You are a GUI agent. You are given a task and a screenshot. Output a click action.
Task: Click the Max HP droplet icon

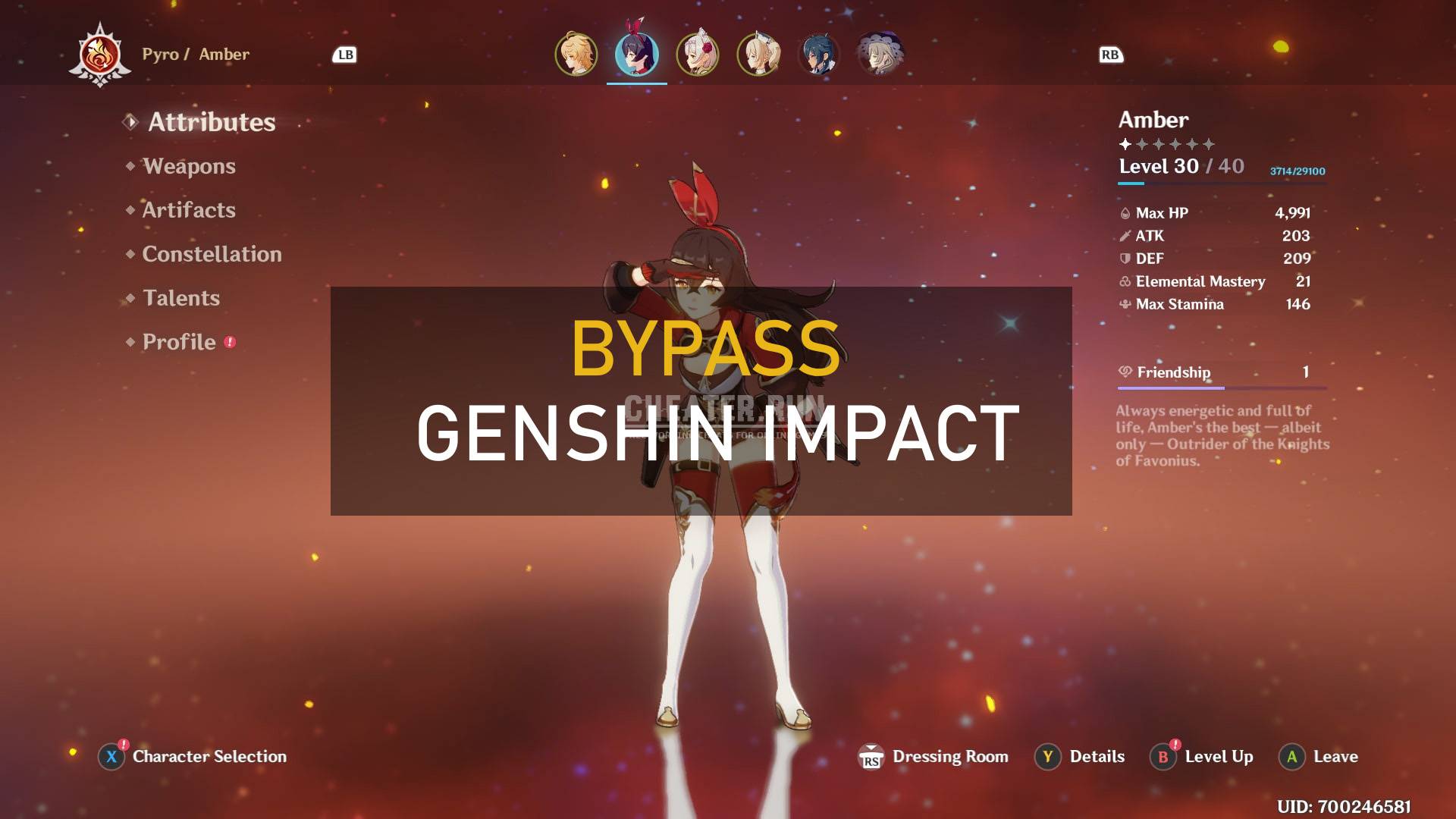[1125, 213]
